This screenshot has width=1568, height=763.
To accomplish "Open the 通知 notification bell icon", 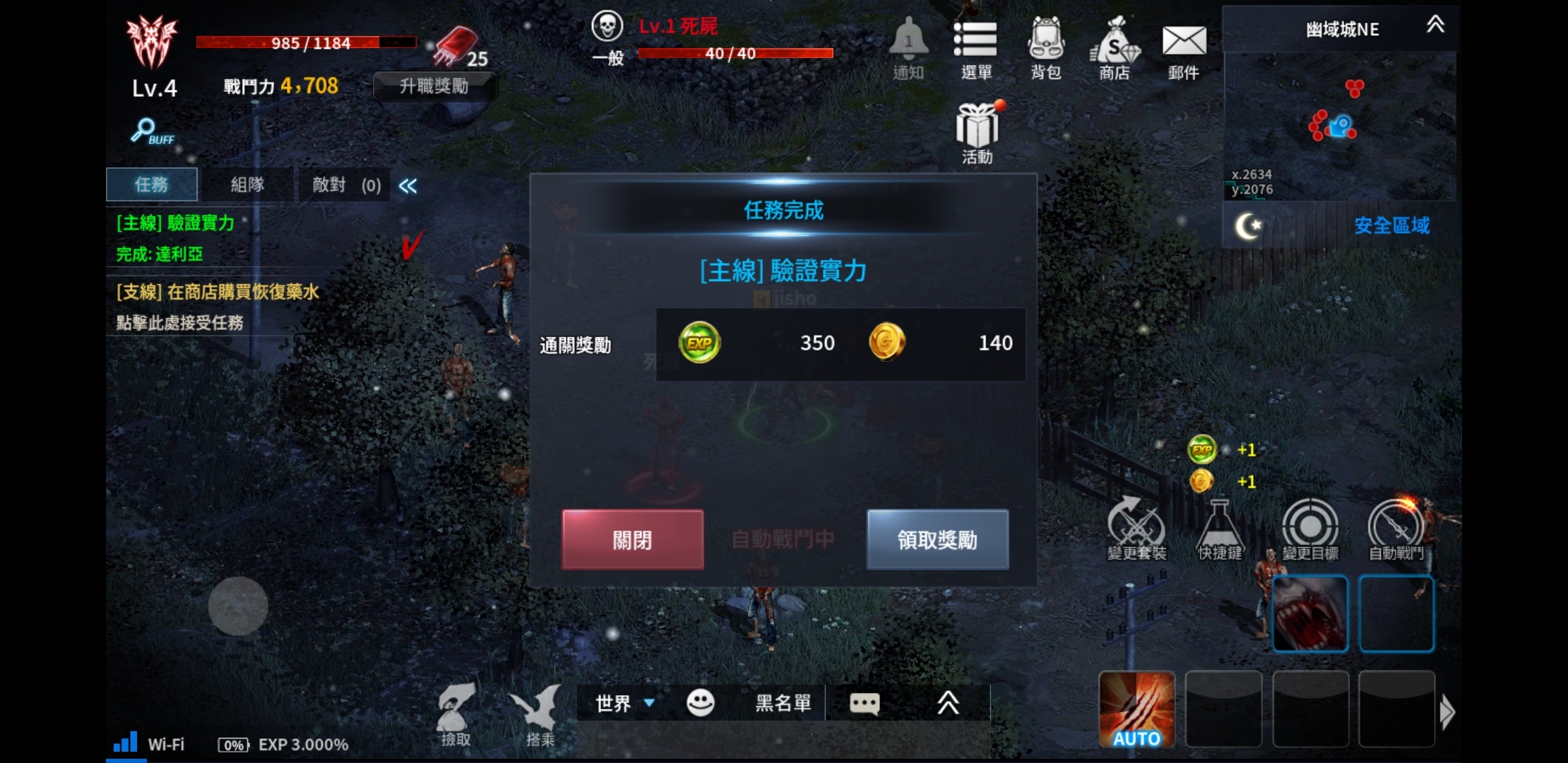I will tap(908, 44).
